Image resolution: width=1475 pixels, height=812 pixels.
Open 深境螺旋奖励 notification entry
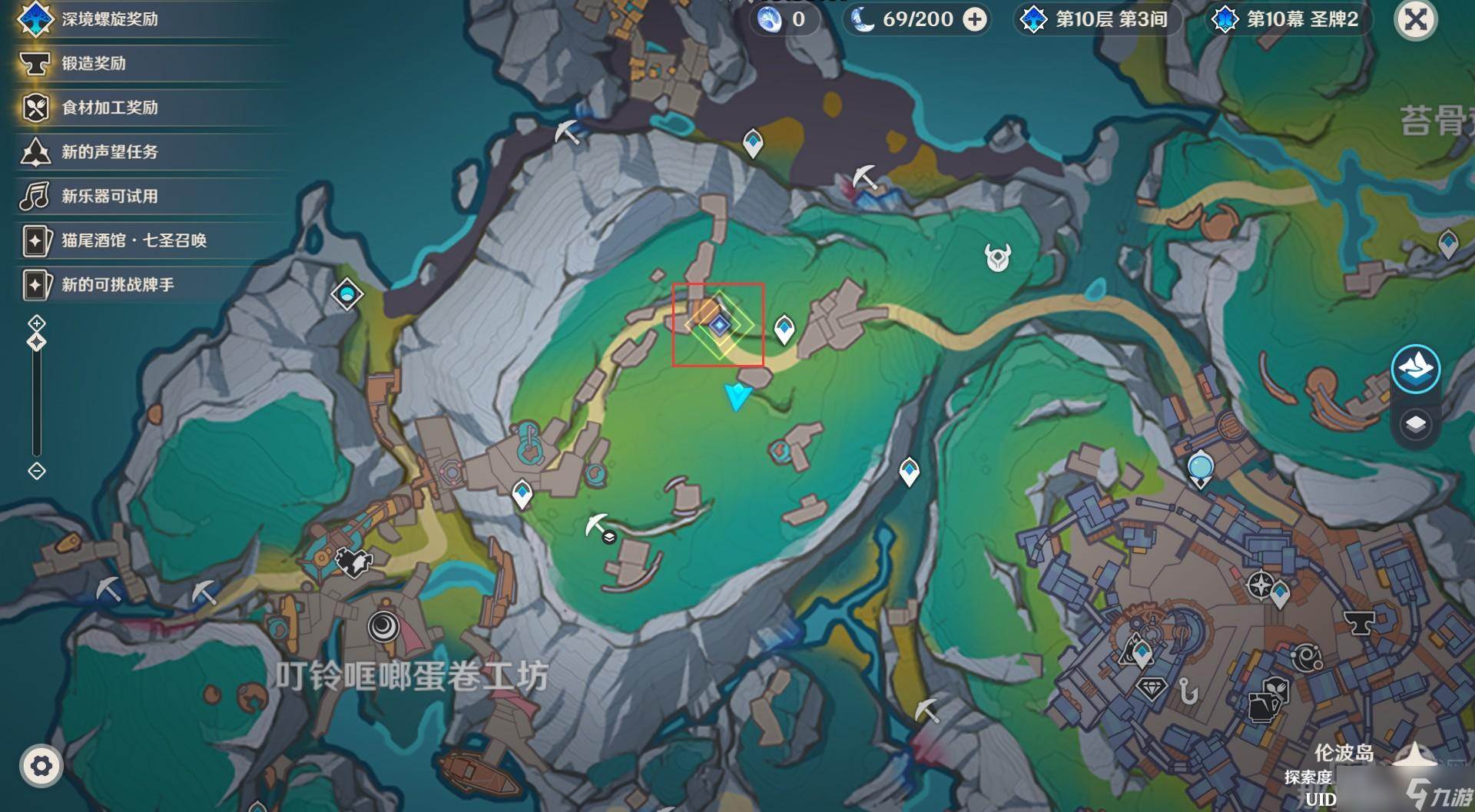pos(109,19)
